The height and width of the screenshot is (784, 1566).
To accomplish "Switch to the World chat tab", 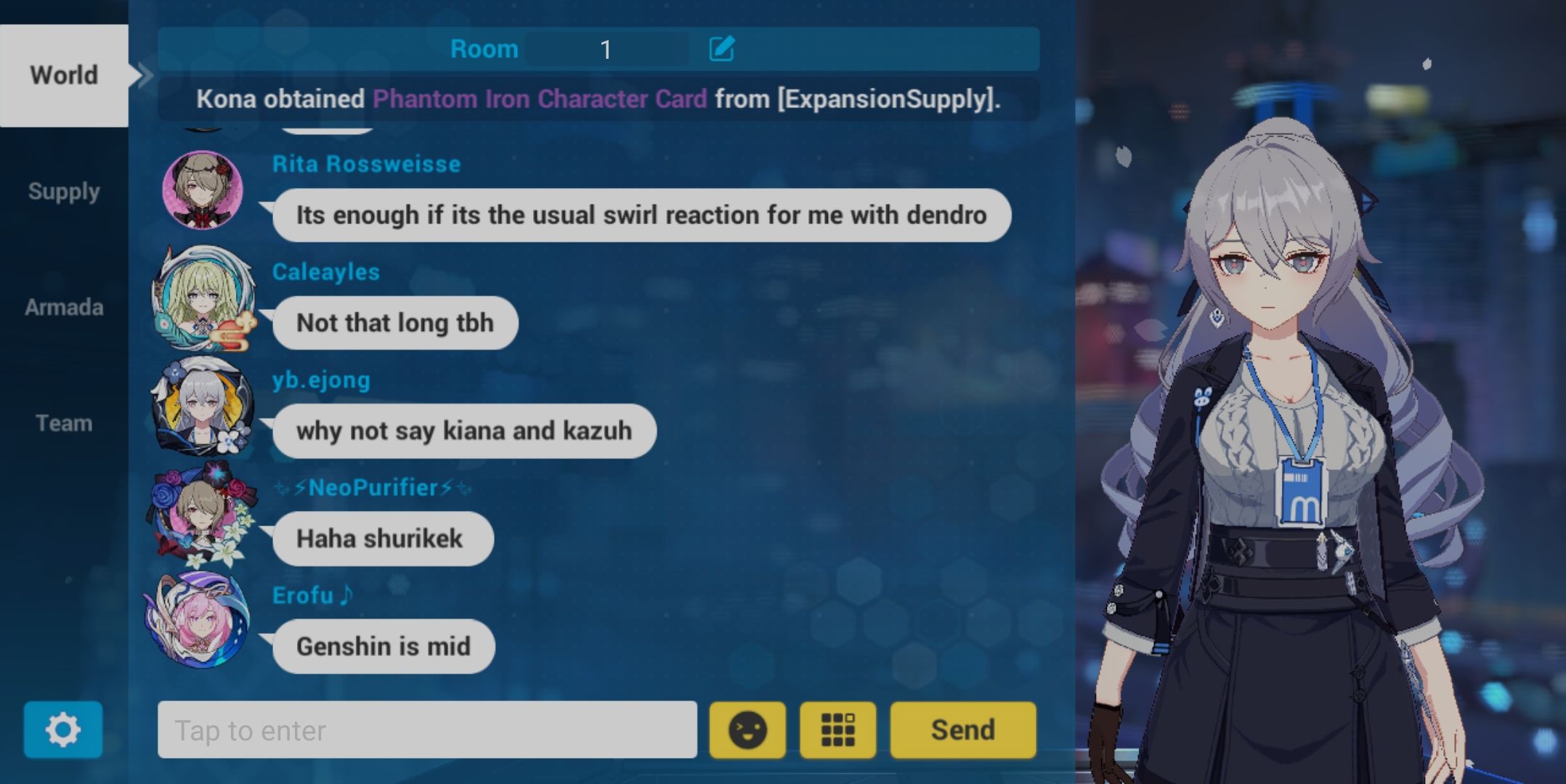I will point(64,75).
